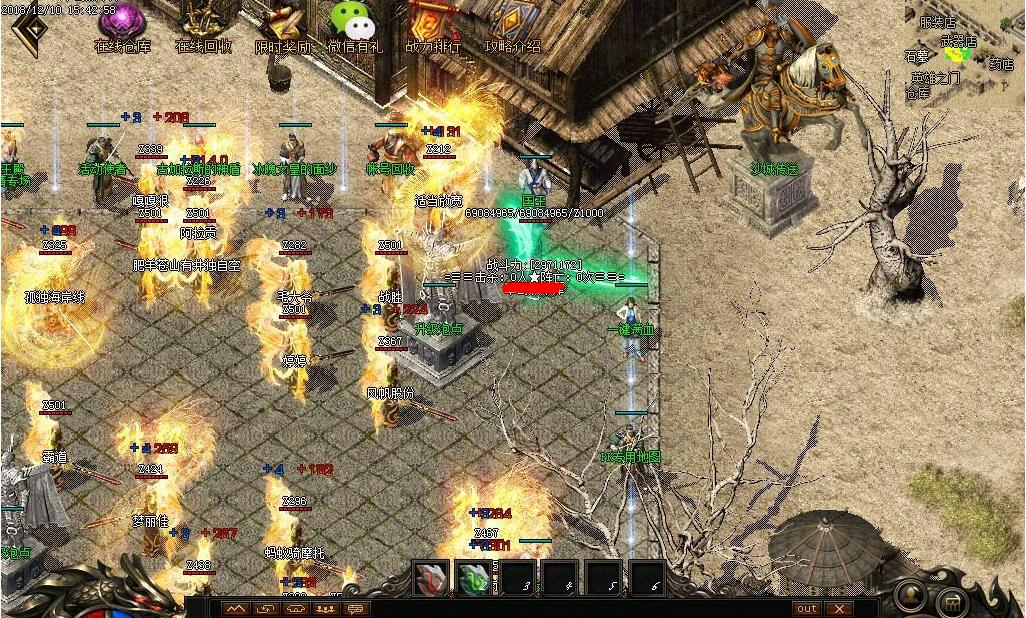
Task: Use the green item in hotbar slot two
Action: coord(472,577)
